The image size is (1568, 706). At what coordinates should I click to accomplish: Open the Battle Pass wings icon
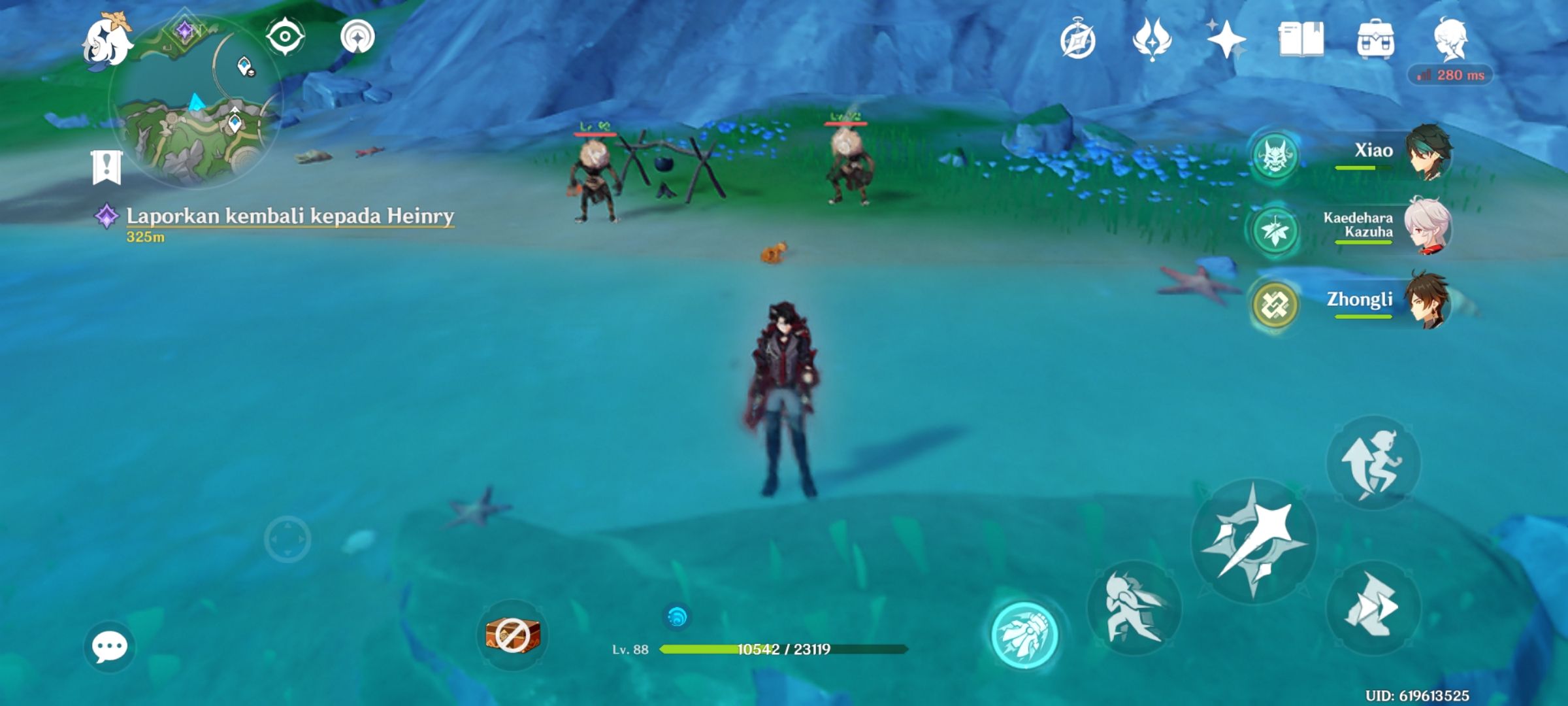[1154, 41]
